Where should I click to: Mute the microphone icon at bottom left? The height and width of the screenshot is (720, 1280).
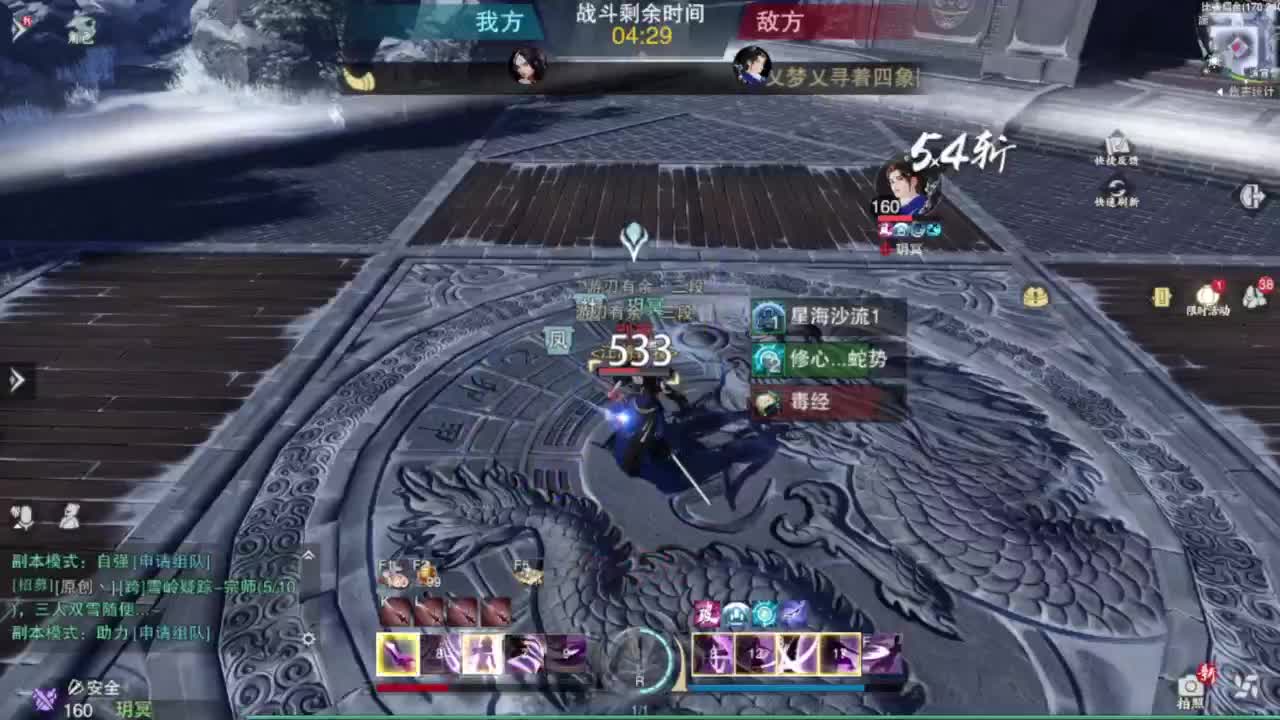(22, 517)
